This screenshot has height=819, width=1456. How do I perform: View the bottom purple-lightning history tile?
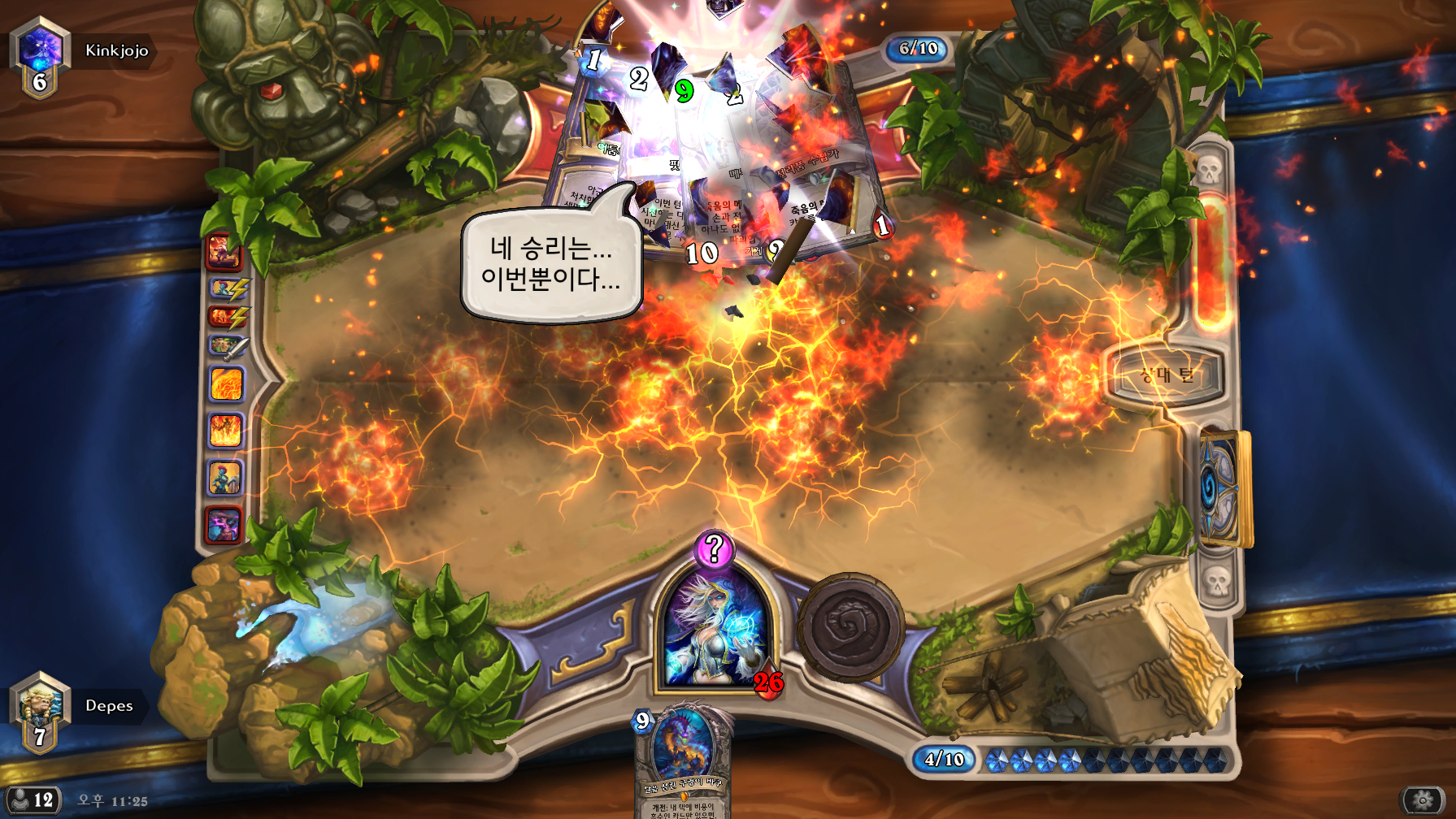coord(224,524)
